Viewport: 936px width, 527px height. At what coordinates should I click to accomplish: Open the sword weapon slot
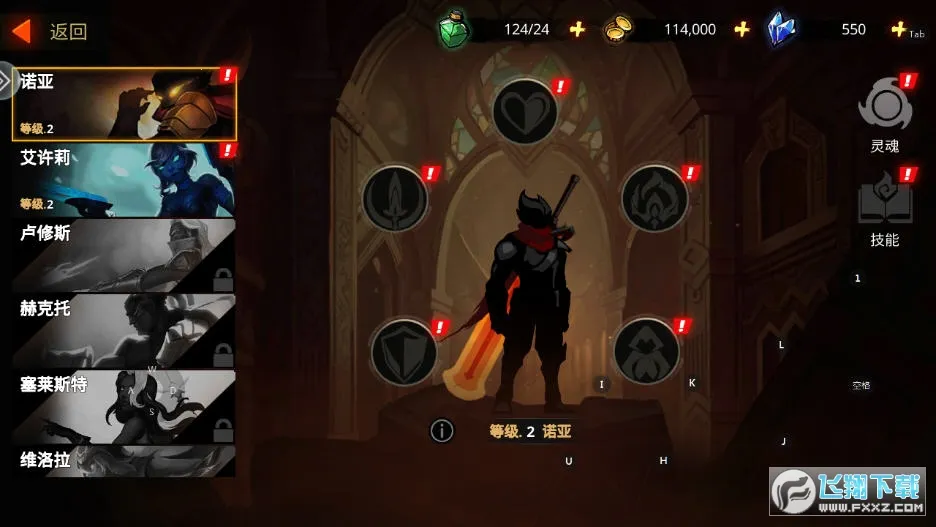[395, 198]
